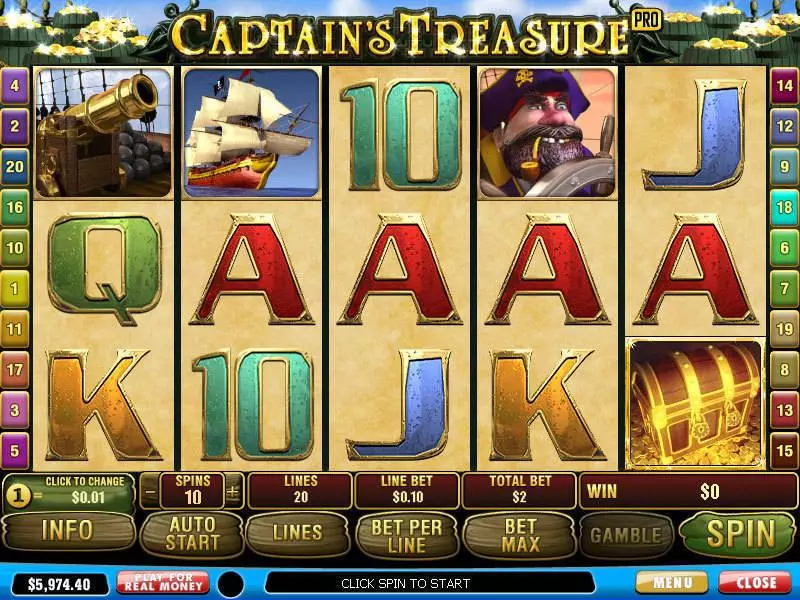Activate Auto Start
800x600 pixels.
(x=191, y=533)
